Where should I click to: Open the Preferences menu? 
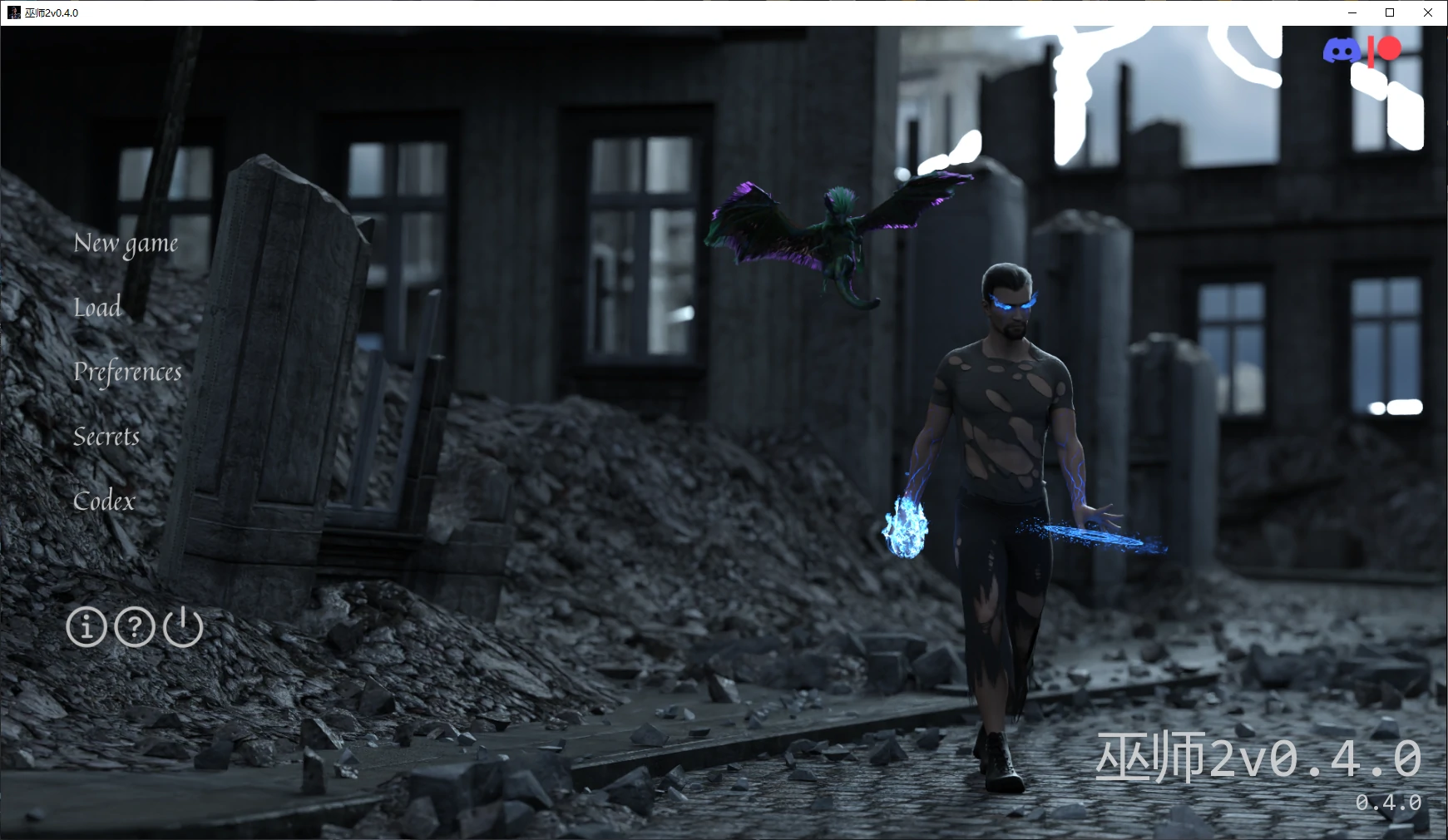pyautogui.click(x=128, y=373)
